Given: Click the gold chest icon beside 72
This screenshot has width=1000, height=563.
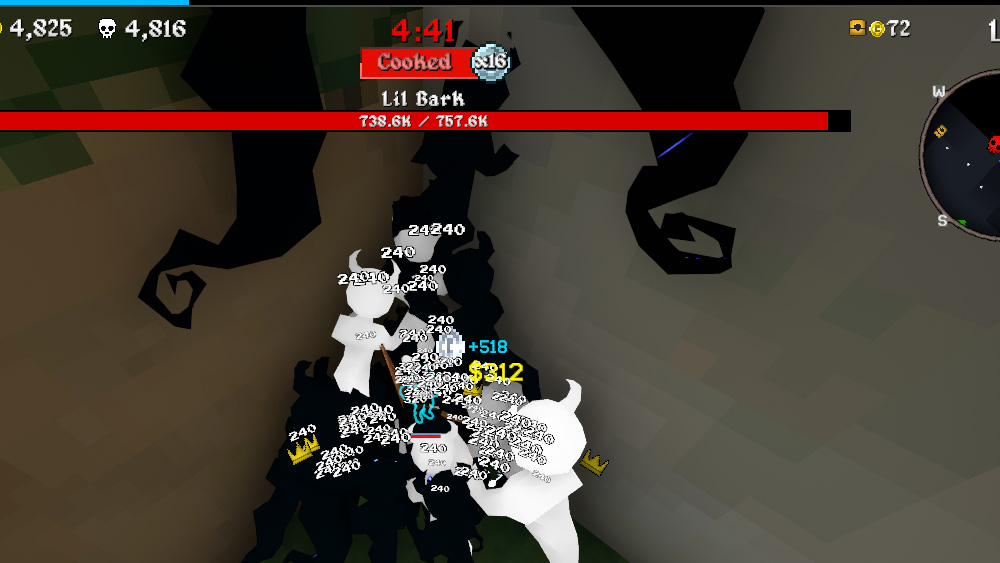Looking at the screenshot, I should [857, 28].
